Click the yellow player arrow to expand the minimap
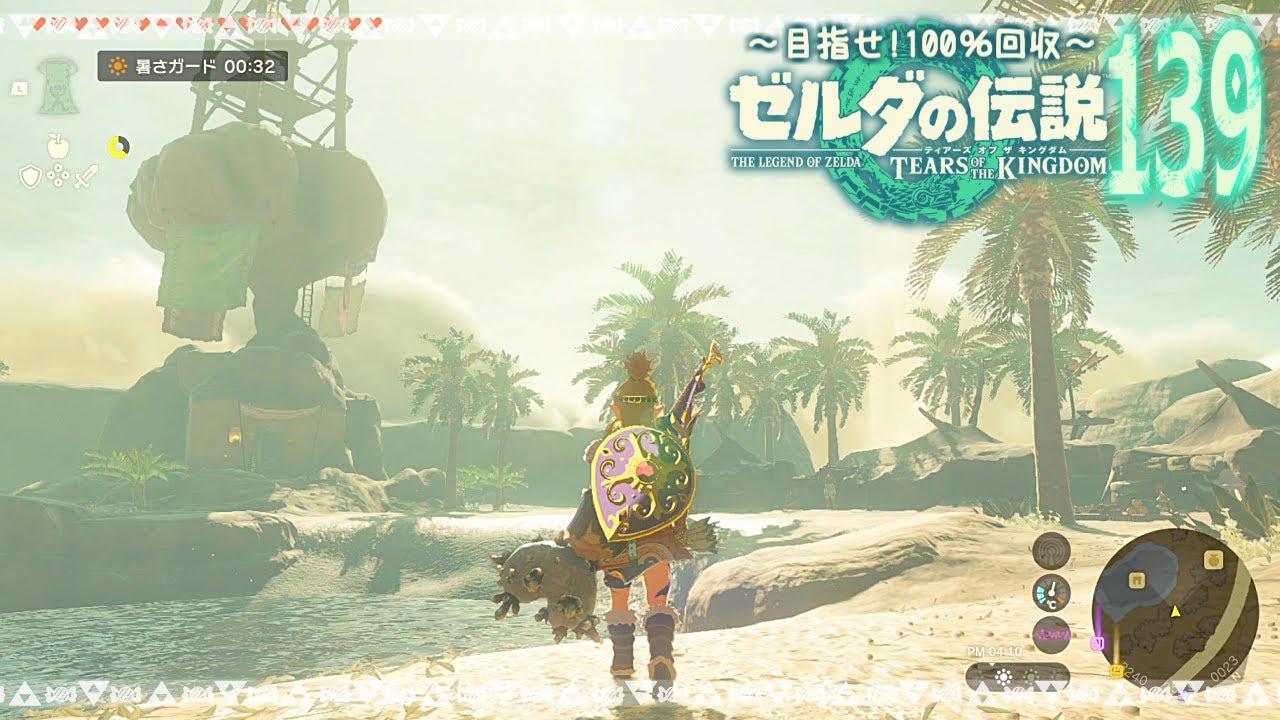This screenshot has height=720, width=1280. [1175, 612]
